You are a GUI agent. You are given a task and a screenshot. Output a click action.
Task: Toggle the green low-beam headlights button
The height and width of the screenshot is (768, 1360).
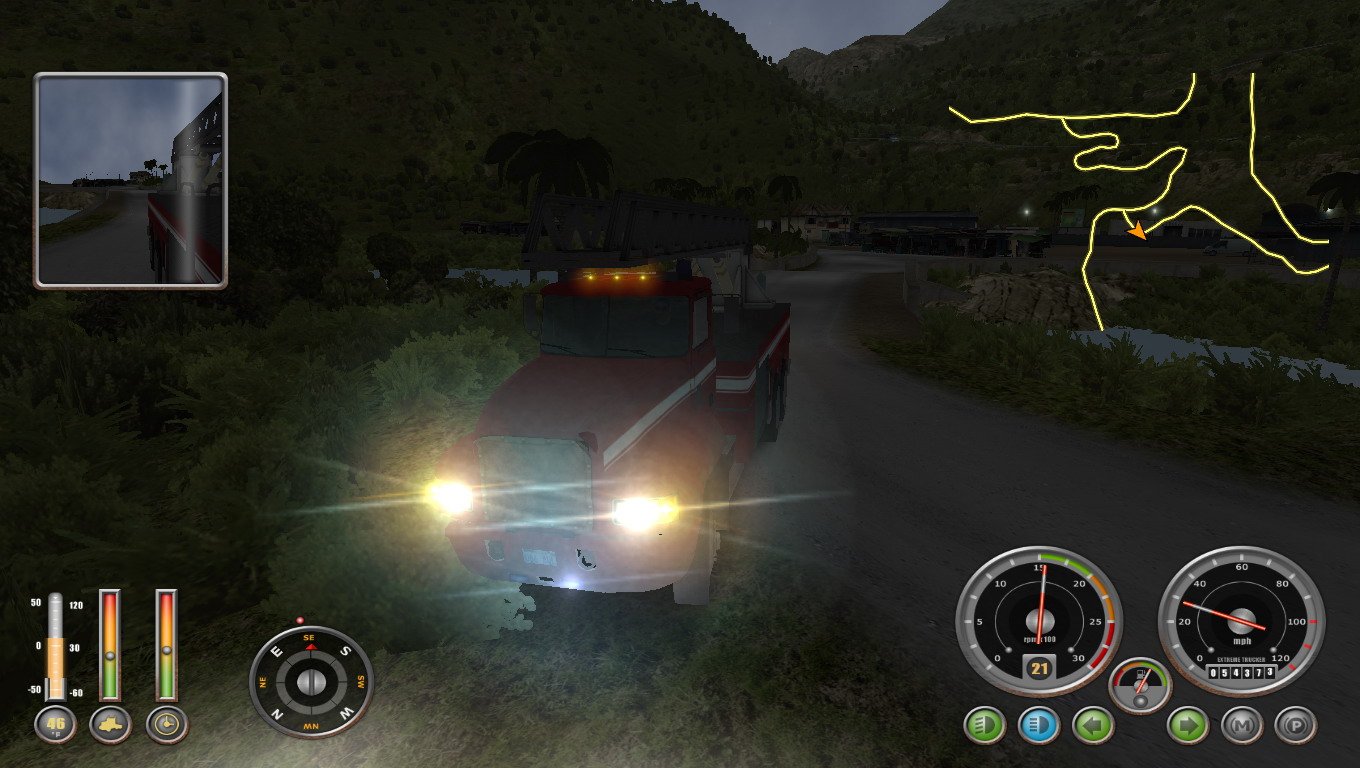[x=984, y=725]
